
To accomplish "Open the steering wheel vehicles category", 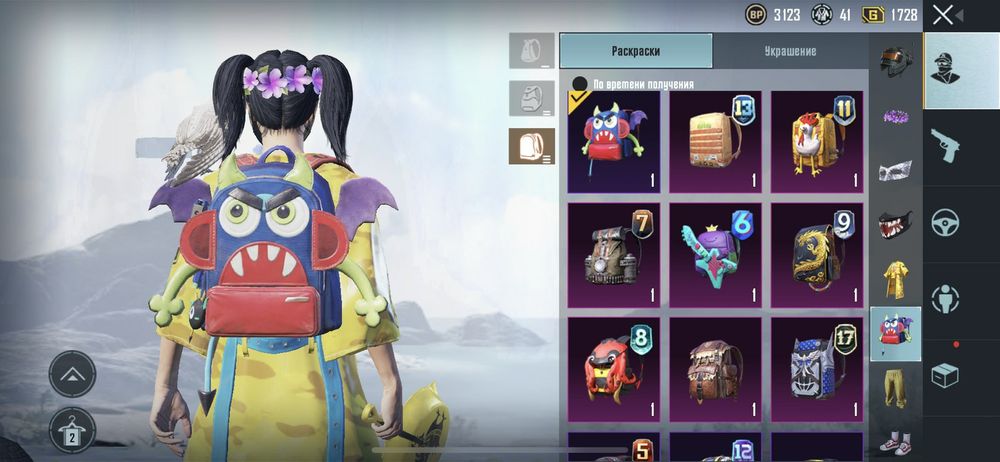I will (945, 222).
